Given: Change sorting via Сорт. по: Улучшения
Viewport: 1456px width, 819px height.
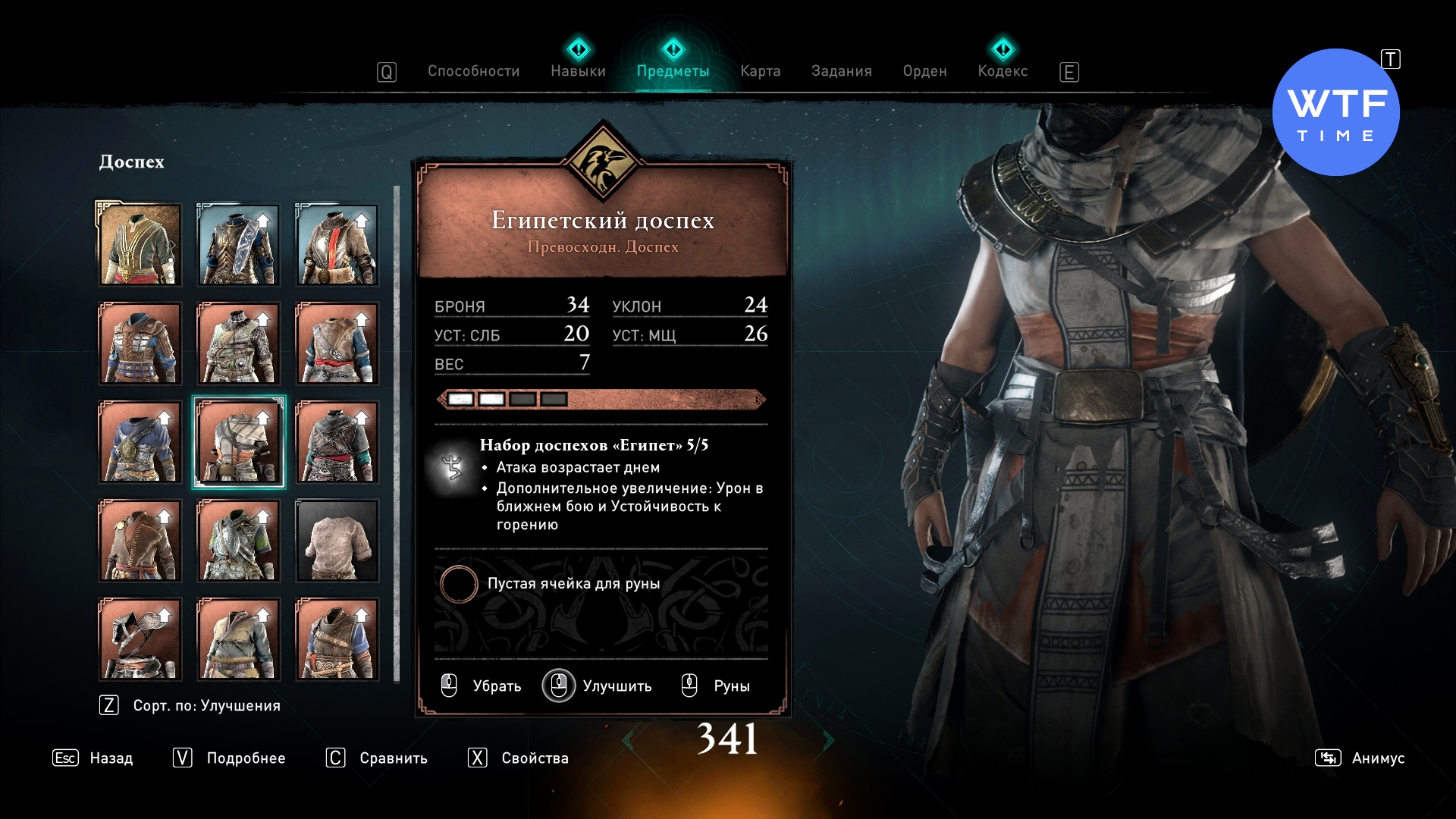Looking at the screenshot, I should [x=190, y=705].
